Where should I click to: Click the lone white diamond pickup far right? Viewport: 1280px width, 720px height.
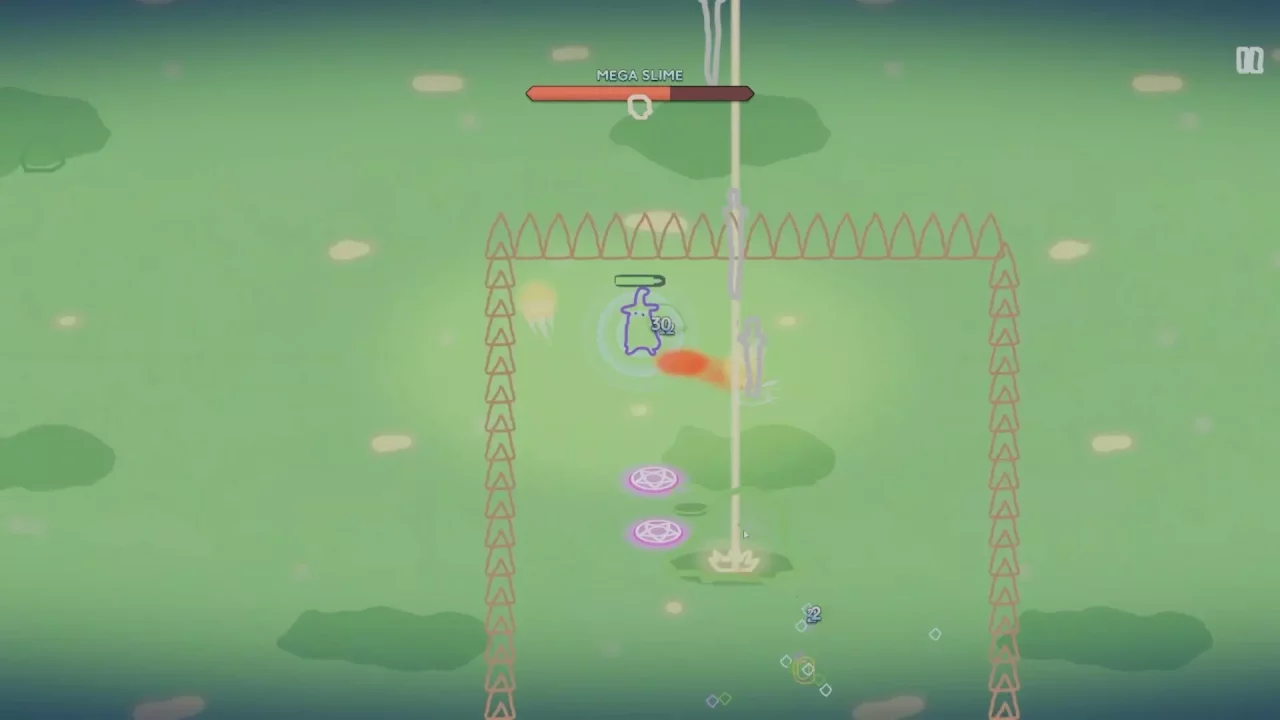click(x=935, y=634)
